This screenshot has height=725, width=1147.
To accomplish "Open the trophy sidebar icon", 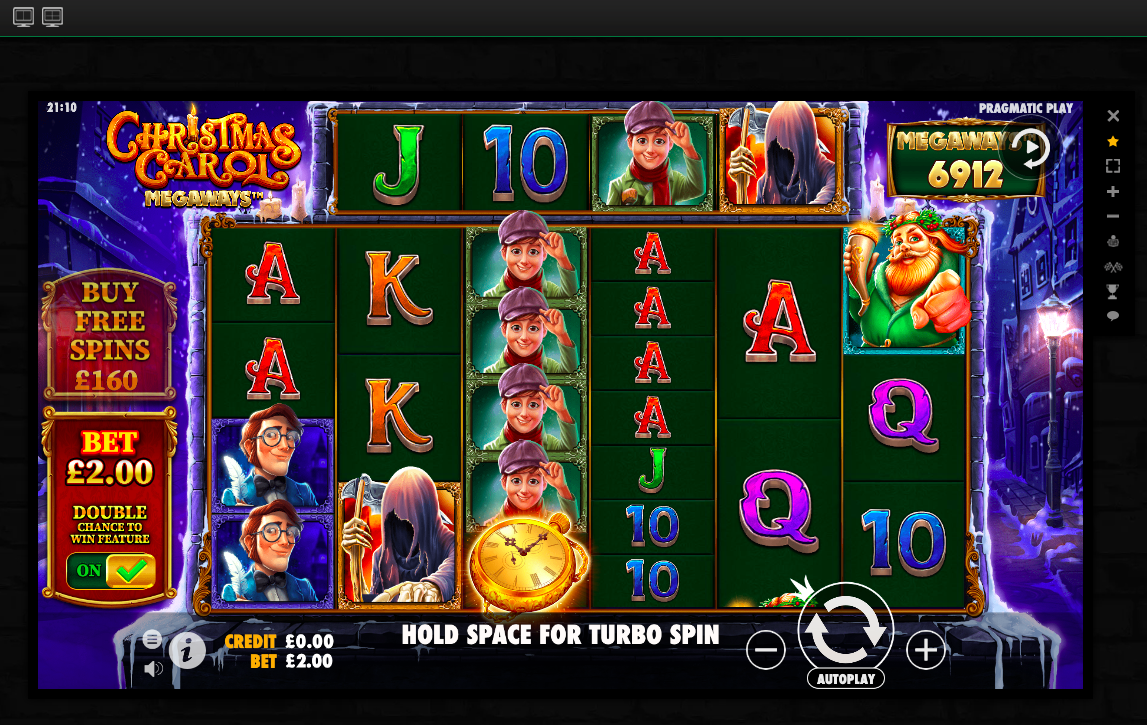I will 1113,291.
